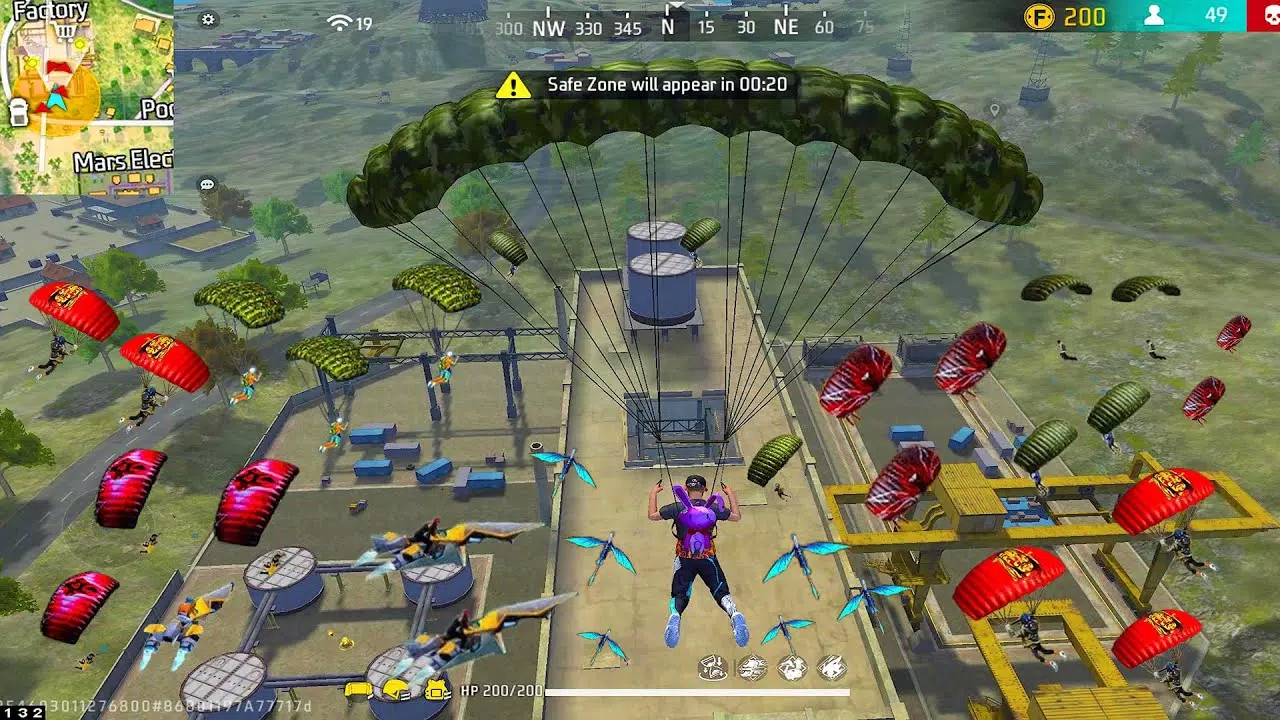Tap the gold coin currency icon
Viewport: 1280px width, 720px height.
coord(1040,17)
